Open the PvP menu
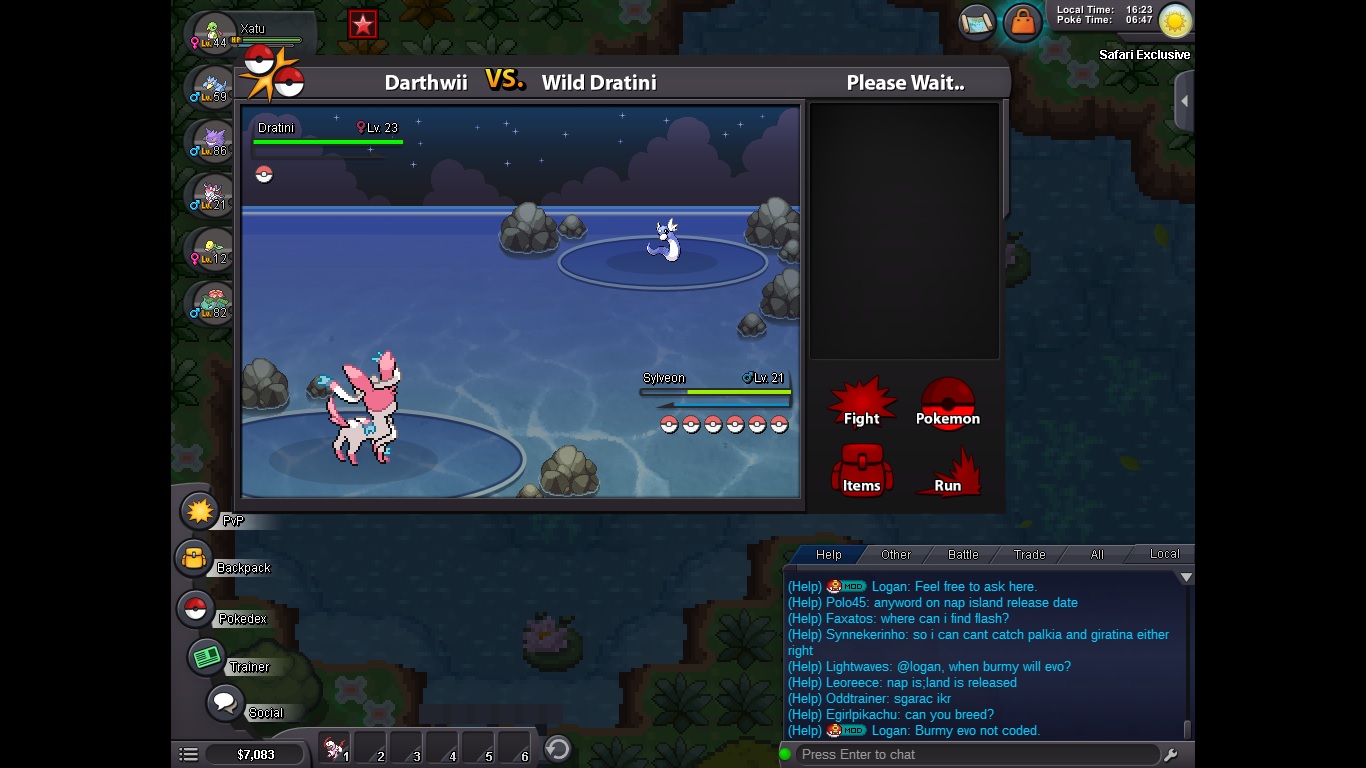 pyautogui.click(x=201, y=512)
